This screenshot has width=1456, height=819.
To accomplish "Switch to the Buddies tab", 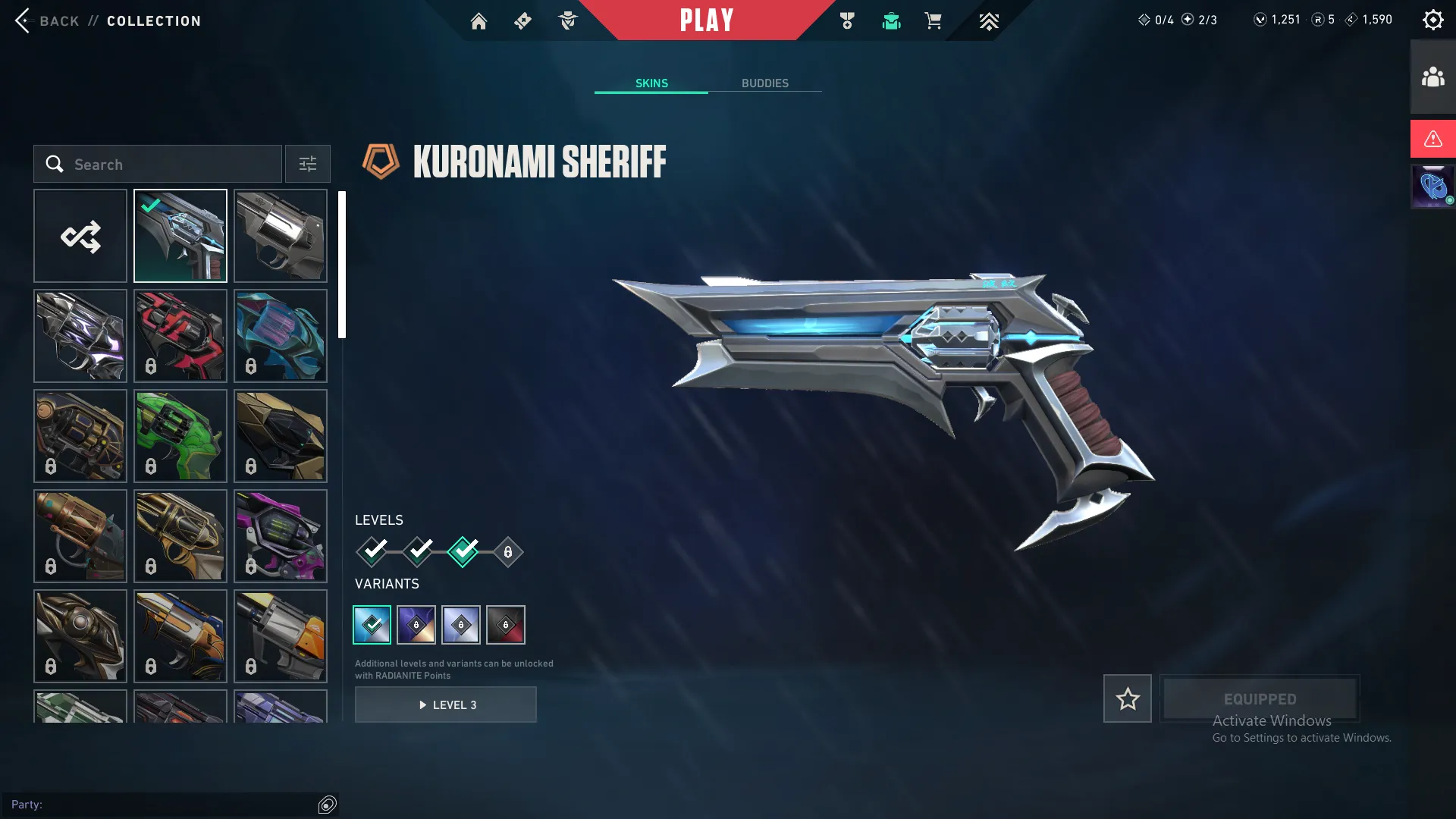I will 766,83.
